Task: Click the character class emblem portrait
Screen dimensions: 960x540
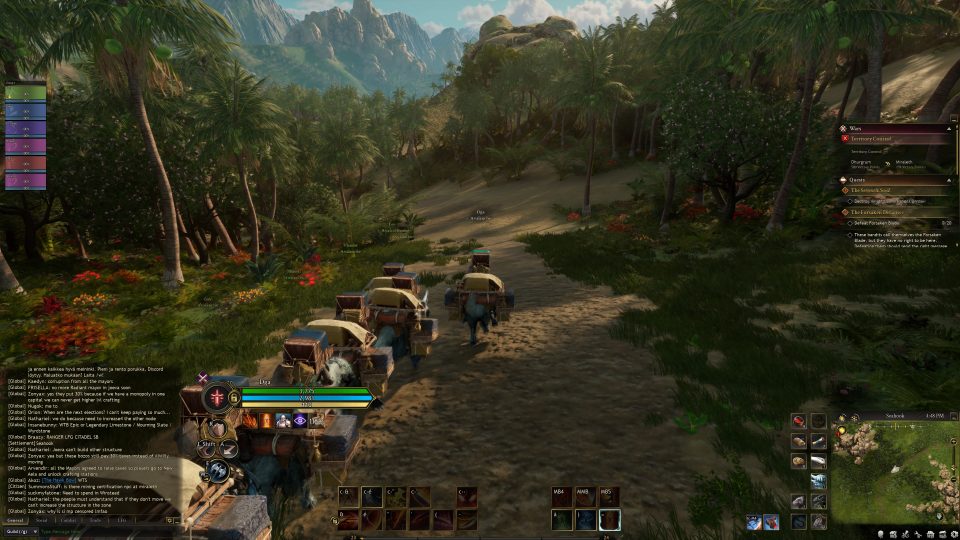Action: point(217,397)
